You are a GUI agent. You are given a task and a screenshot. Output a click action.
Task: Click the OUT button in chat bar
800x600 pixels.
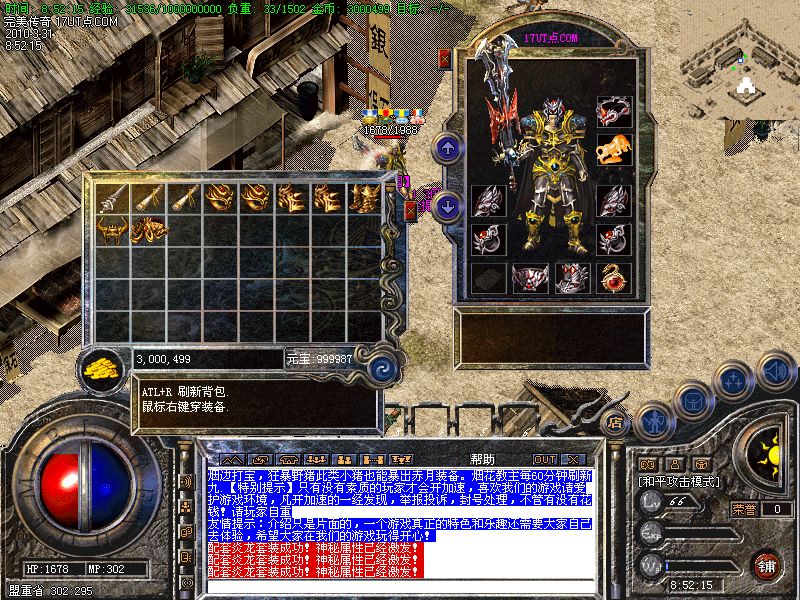point(545,459)
